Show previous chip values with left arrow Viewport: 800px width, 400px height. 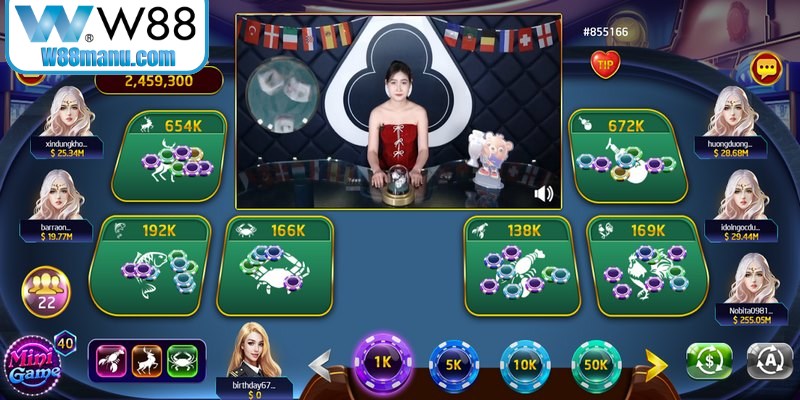tap(320, 365)
